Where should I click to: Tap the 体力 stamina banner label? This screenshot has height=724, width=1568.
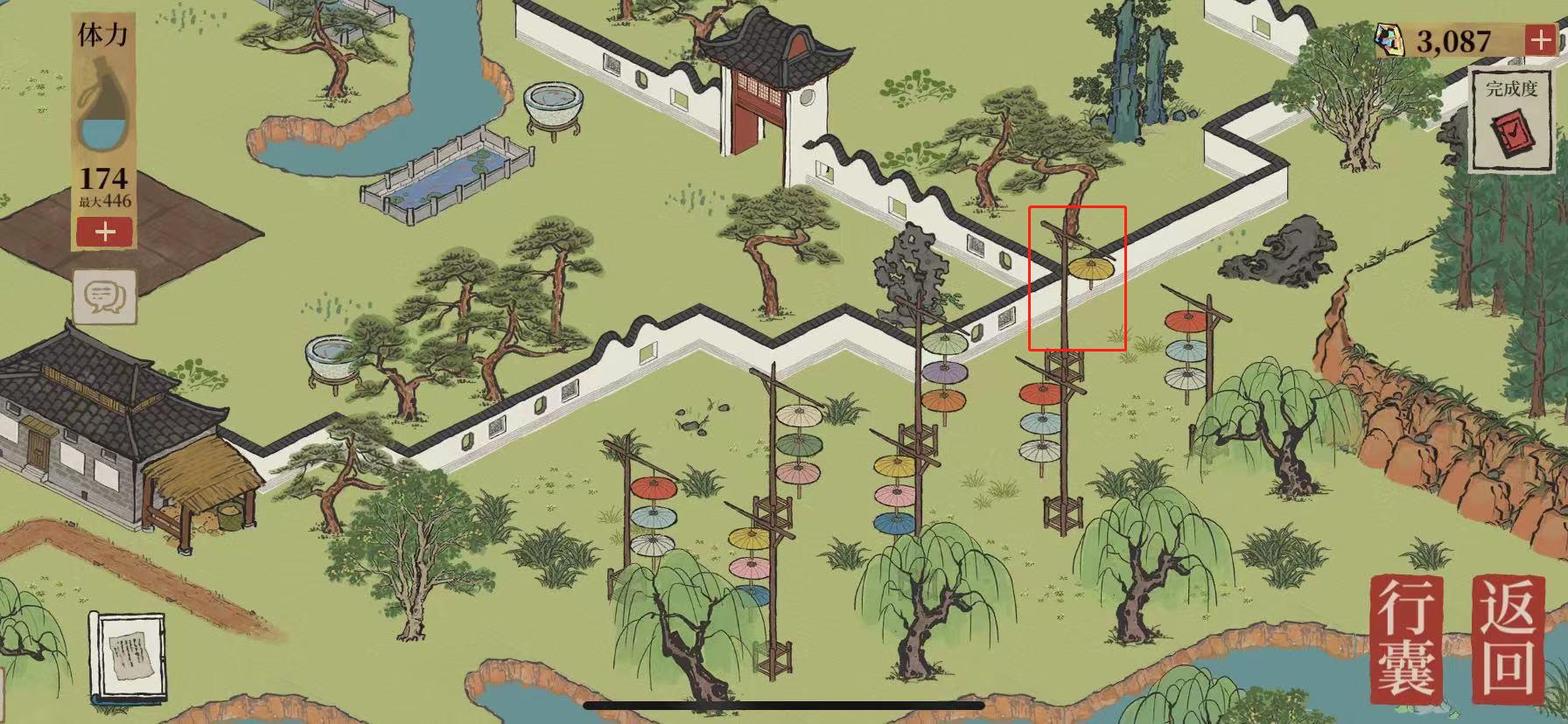click(x=103, y=35)
